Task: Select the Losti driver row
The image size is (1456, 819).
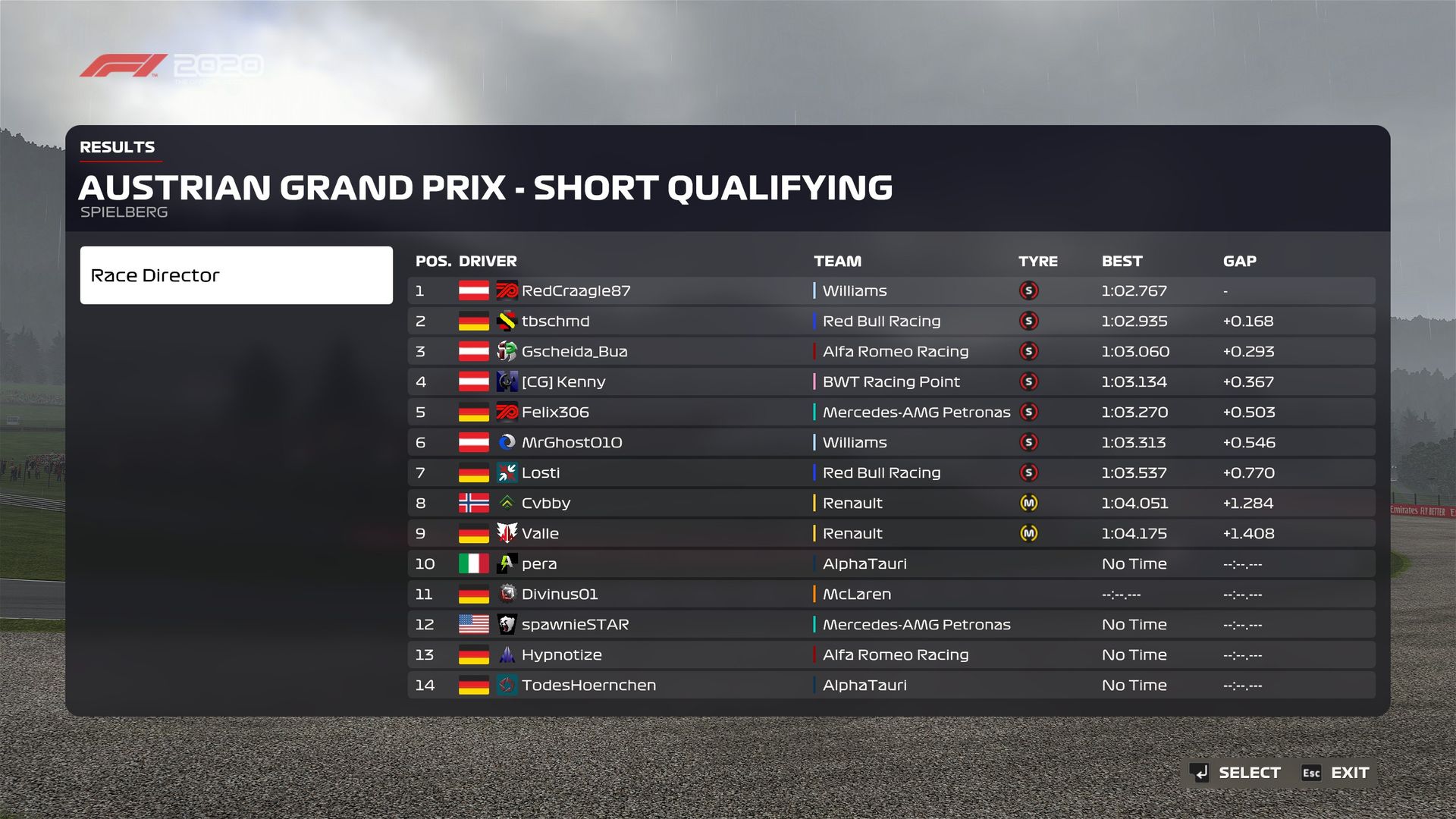Action: [x=540, y=473]
